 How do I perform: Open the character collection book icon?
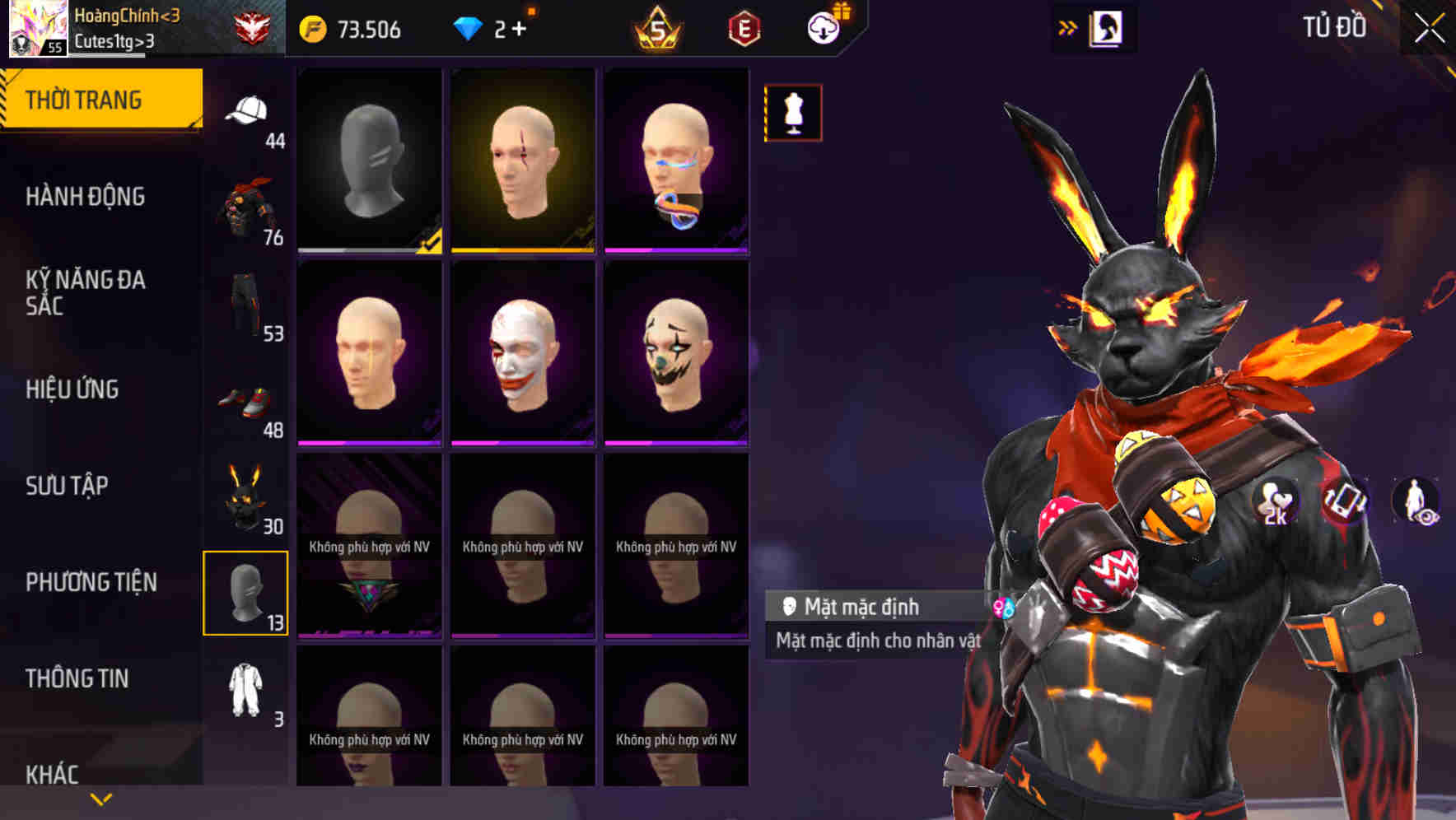(1107, 27)
